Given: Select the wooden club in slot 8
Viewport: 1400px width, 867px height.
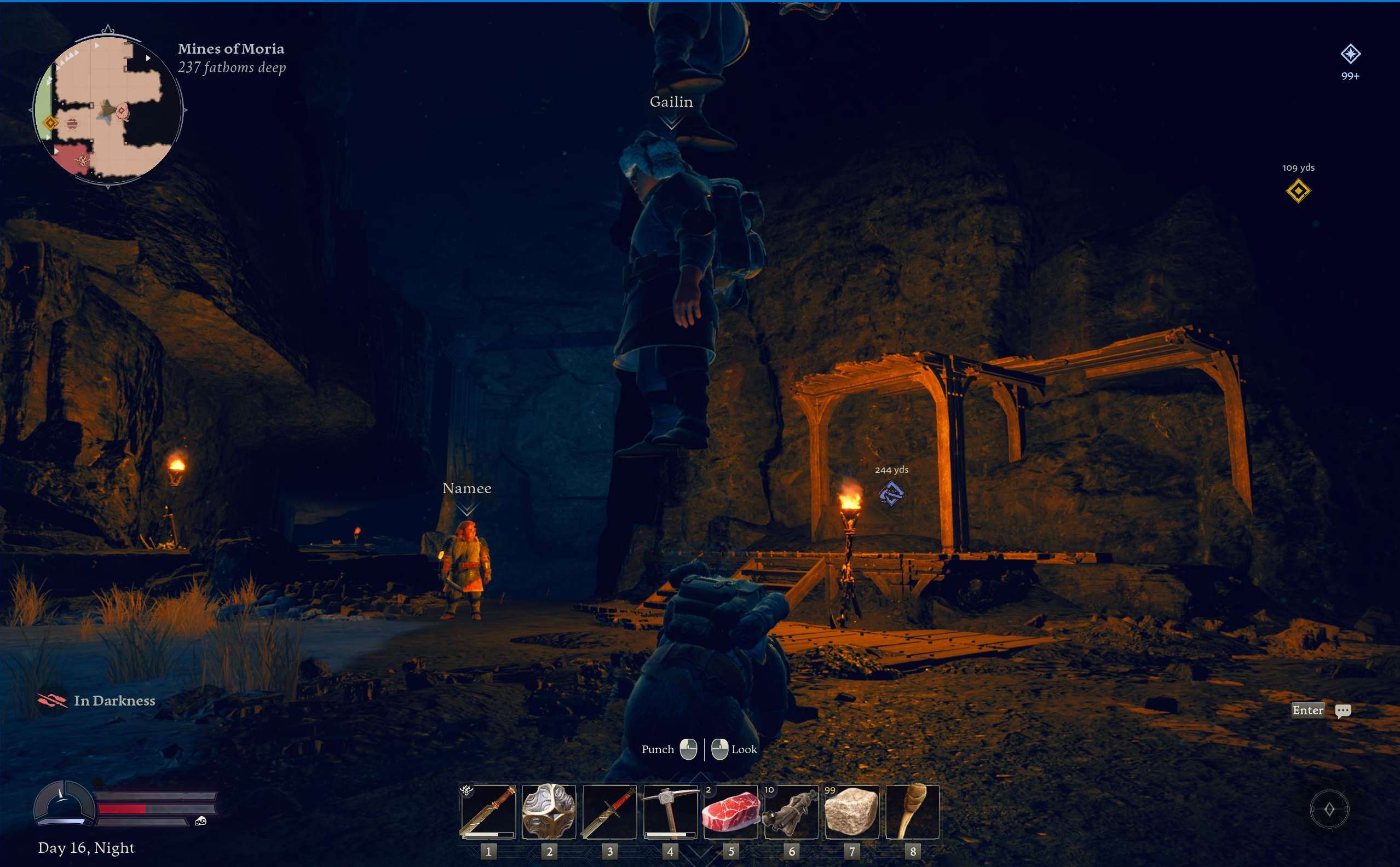Looking at the screenshot, I should coord(913,811).
